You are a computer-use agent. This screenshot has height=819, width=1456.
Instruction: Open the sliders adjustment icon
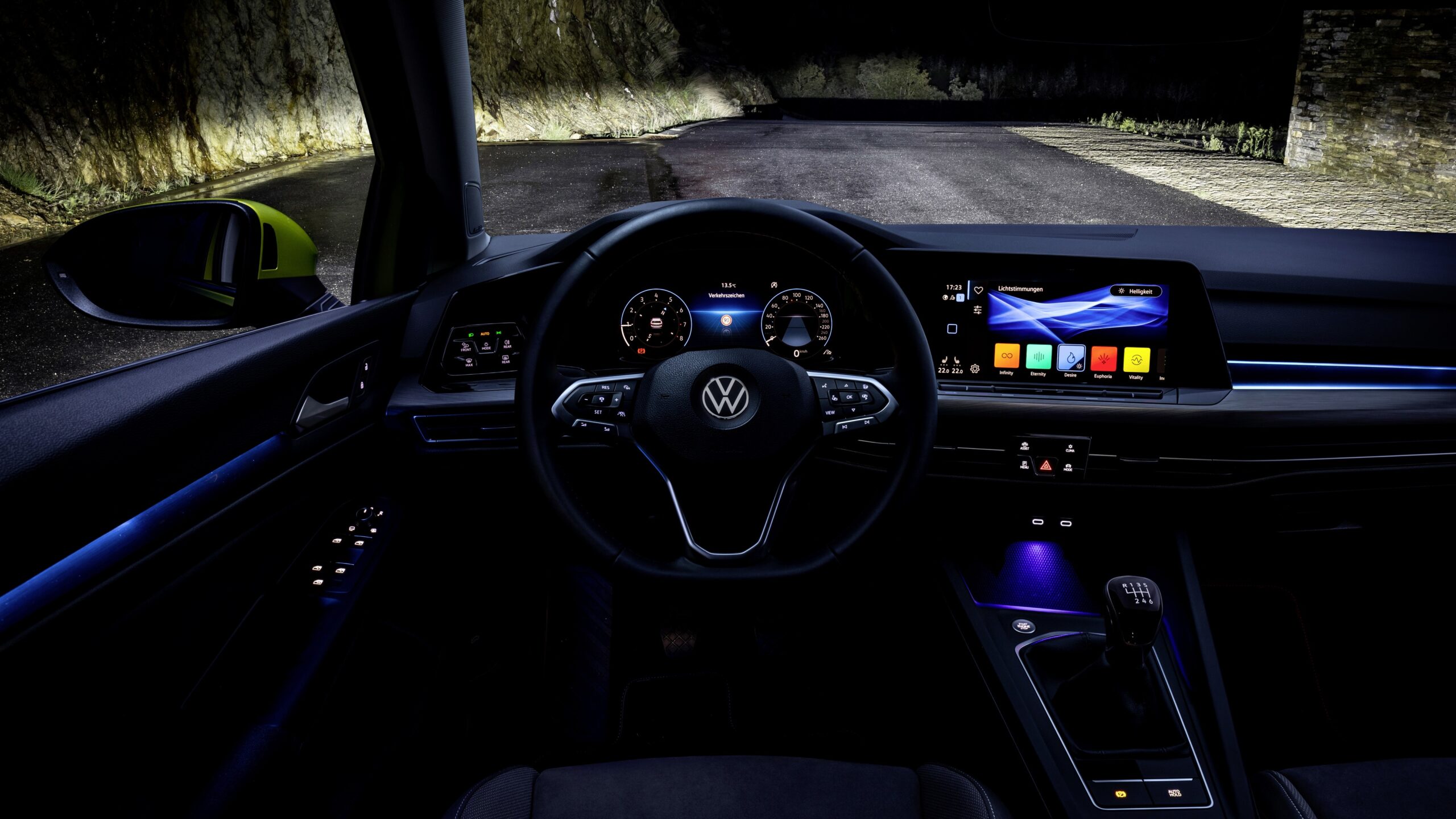[978, 310]
